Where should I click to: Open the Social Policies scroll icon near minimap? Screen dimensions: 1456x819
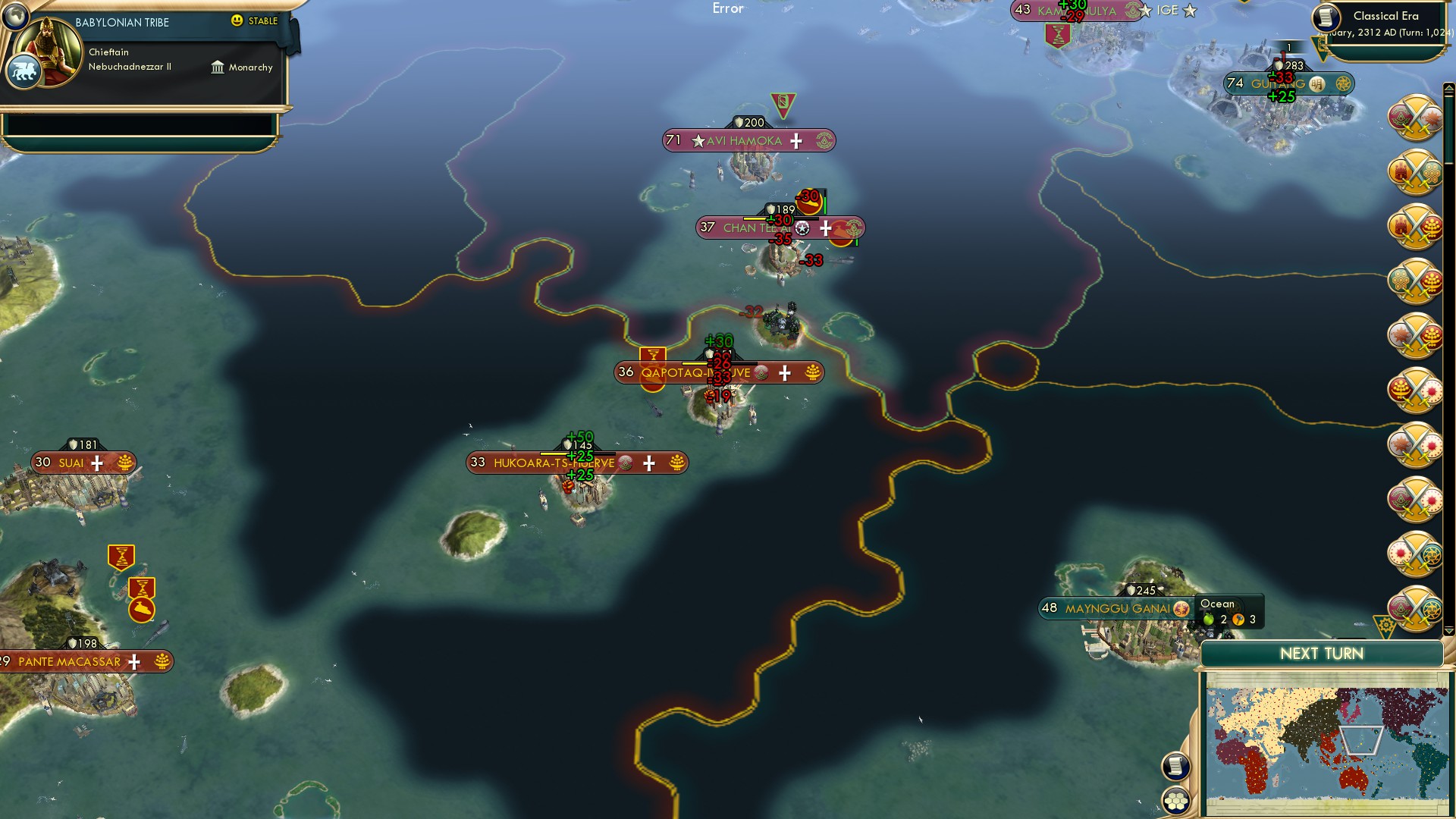(x=1176, y=766)
